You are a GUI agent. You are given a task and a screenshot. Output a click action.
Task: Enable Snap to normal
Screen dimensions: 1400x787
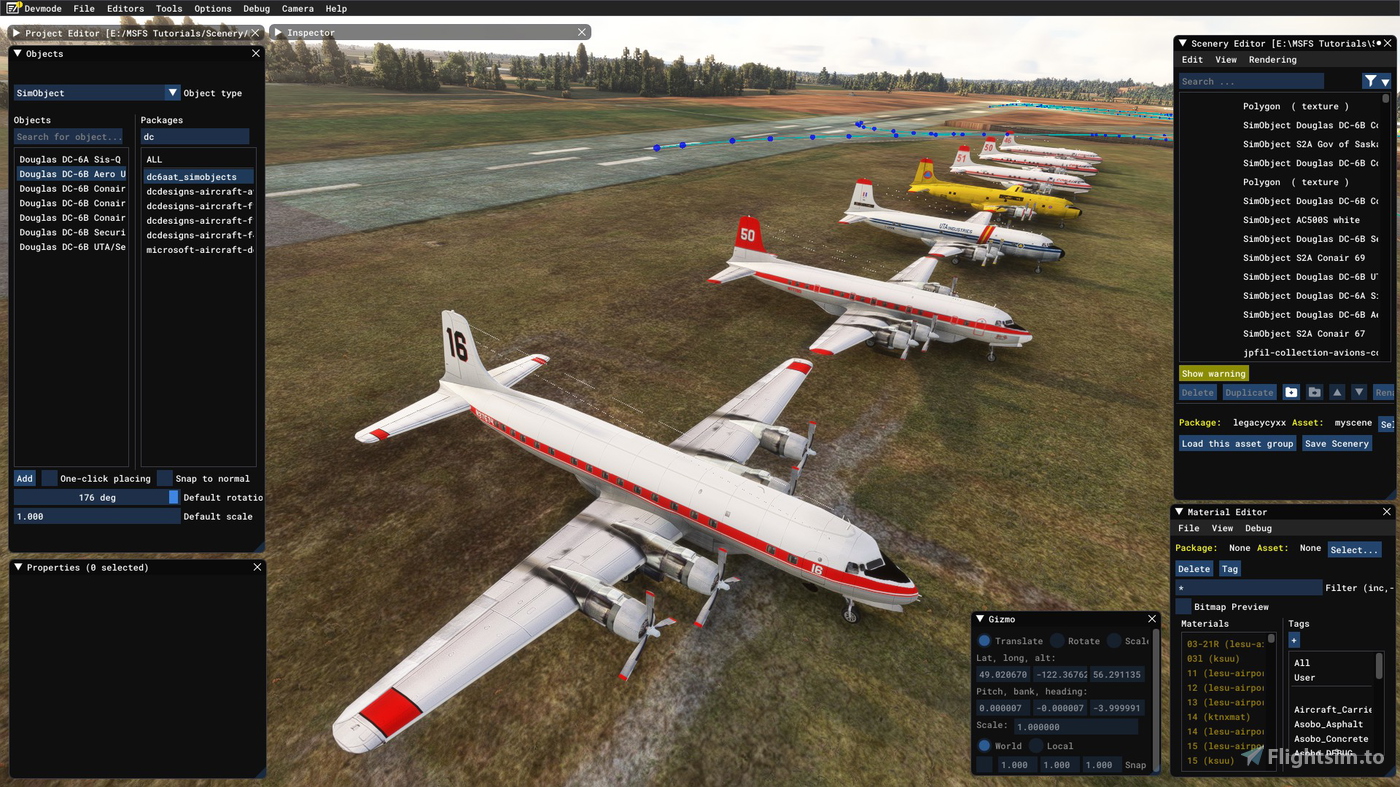pyautogui.click(x=163, y=478)
